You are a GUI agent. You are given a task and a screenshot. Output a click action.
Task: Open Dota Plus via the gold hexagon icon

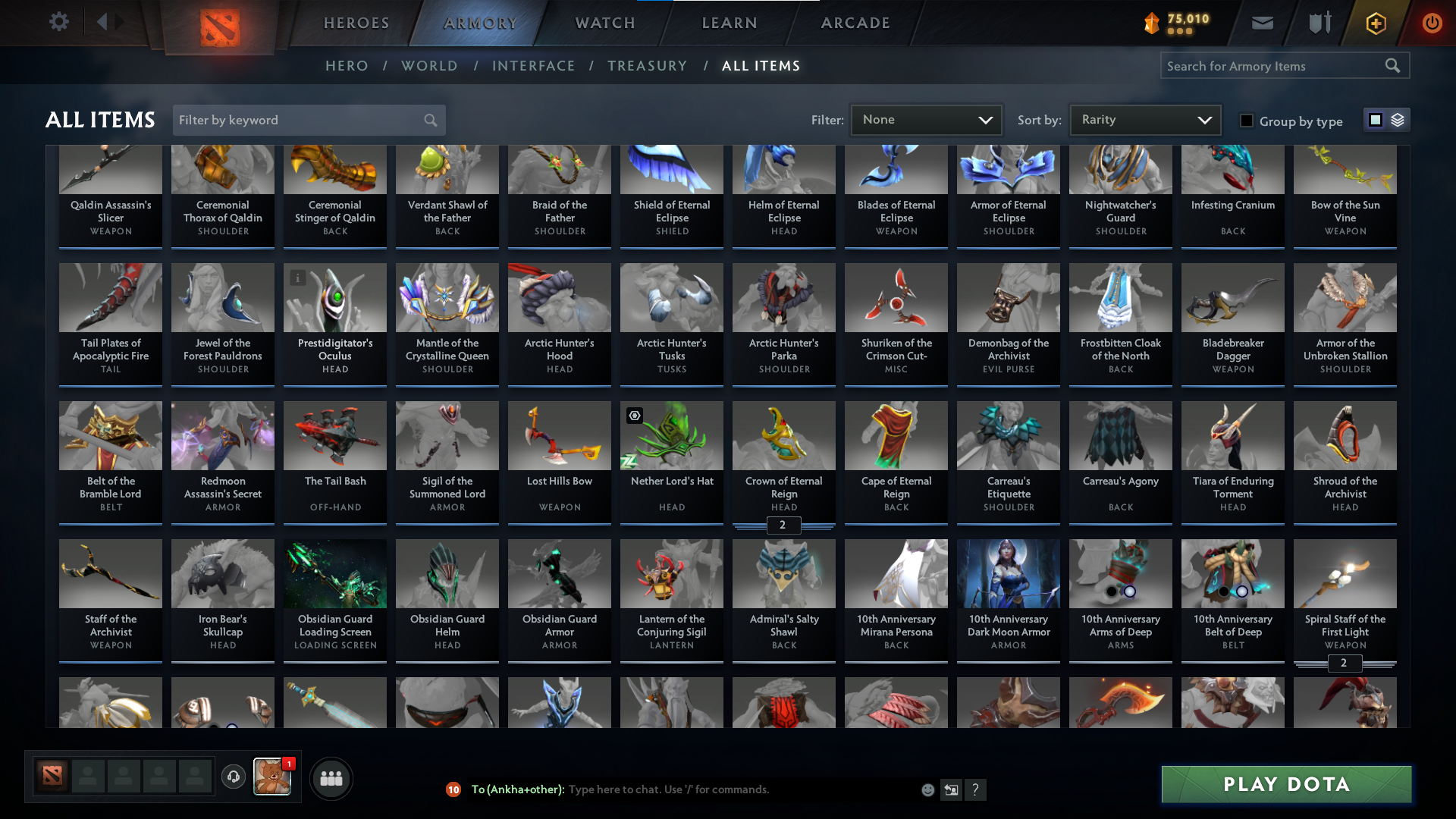pos(1375,23)
